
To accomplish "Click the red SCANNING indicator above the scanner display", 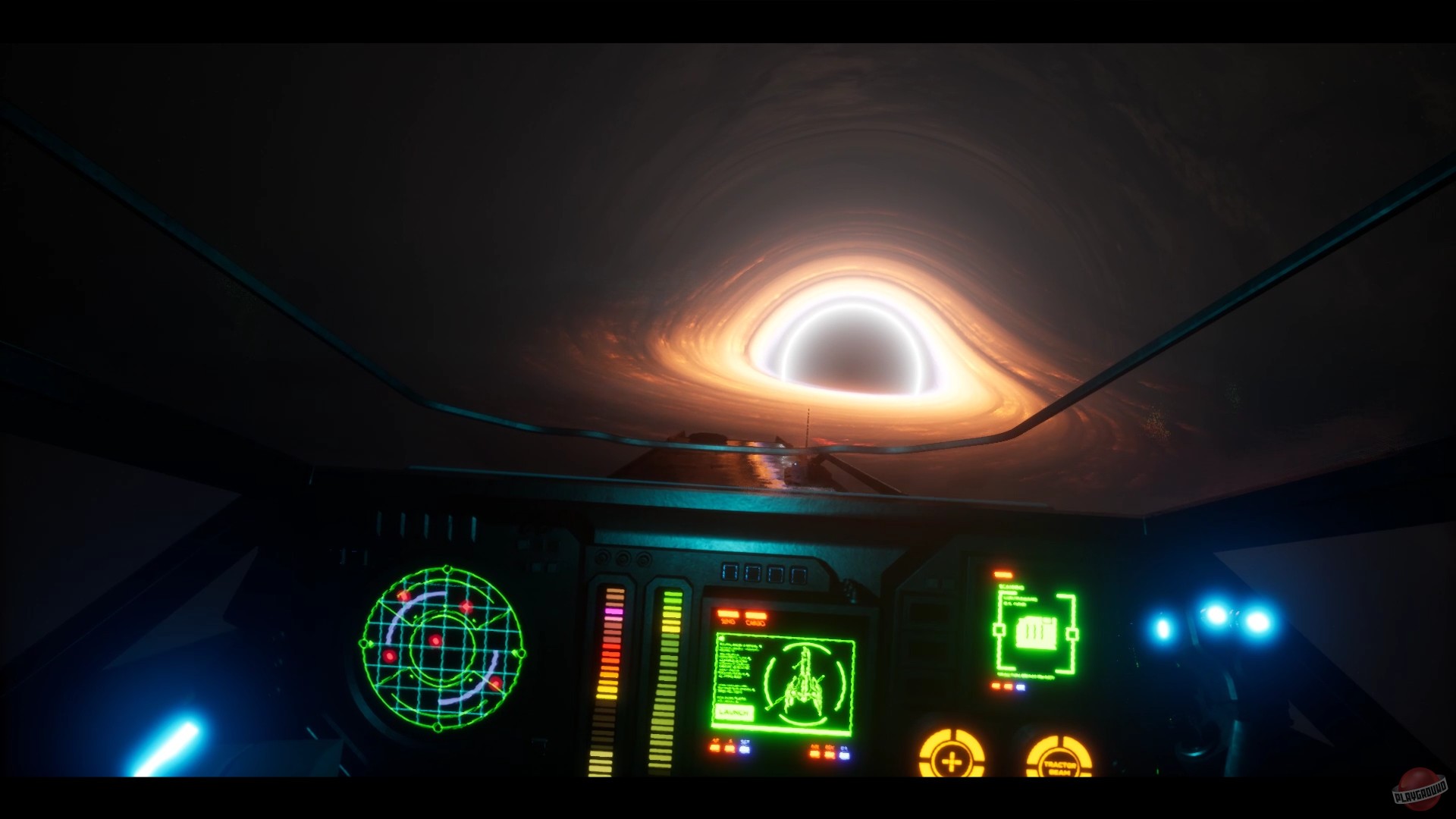I will click(1003, 575).
